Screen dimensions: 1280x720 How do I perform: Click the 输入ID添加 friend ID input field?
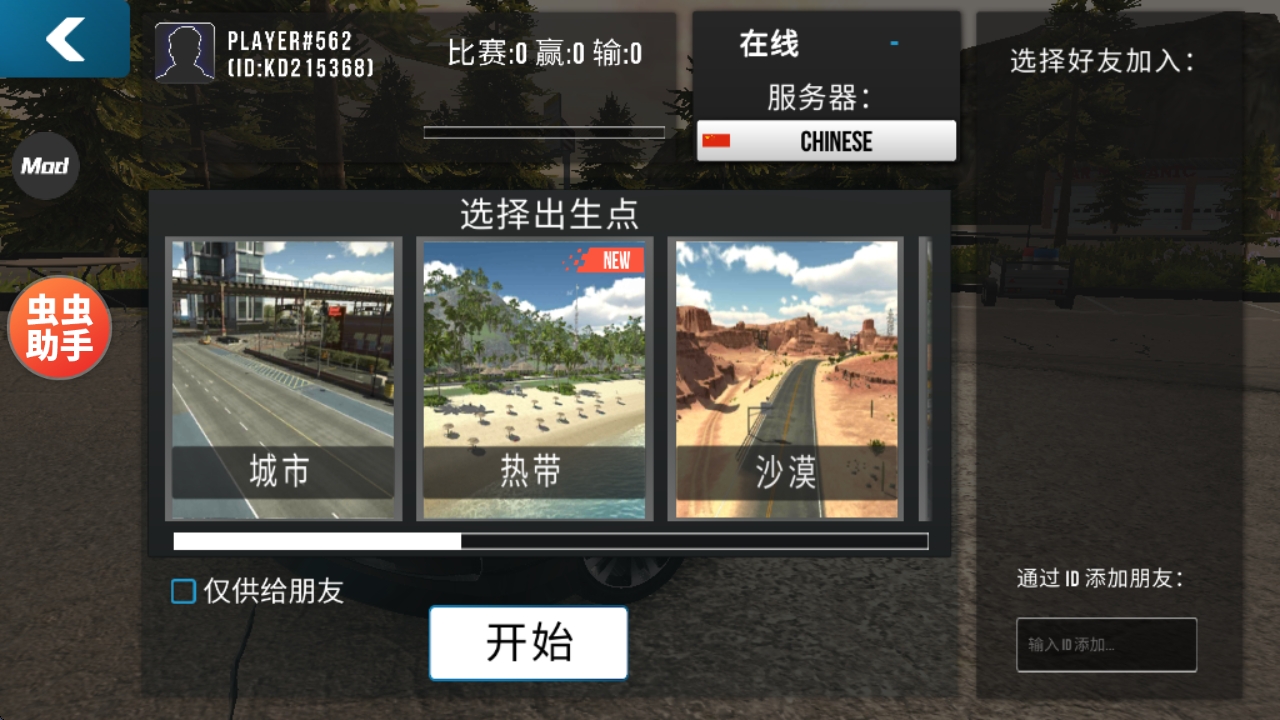[x=1105, y=645]
